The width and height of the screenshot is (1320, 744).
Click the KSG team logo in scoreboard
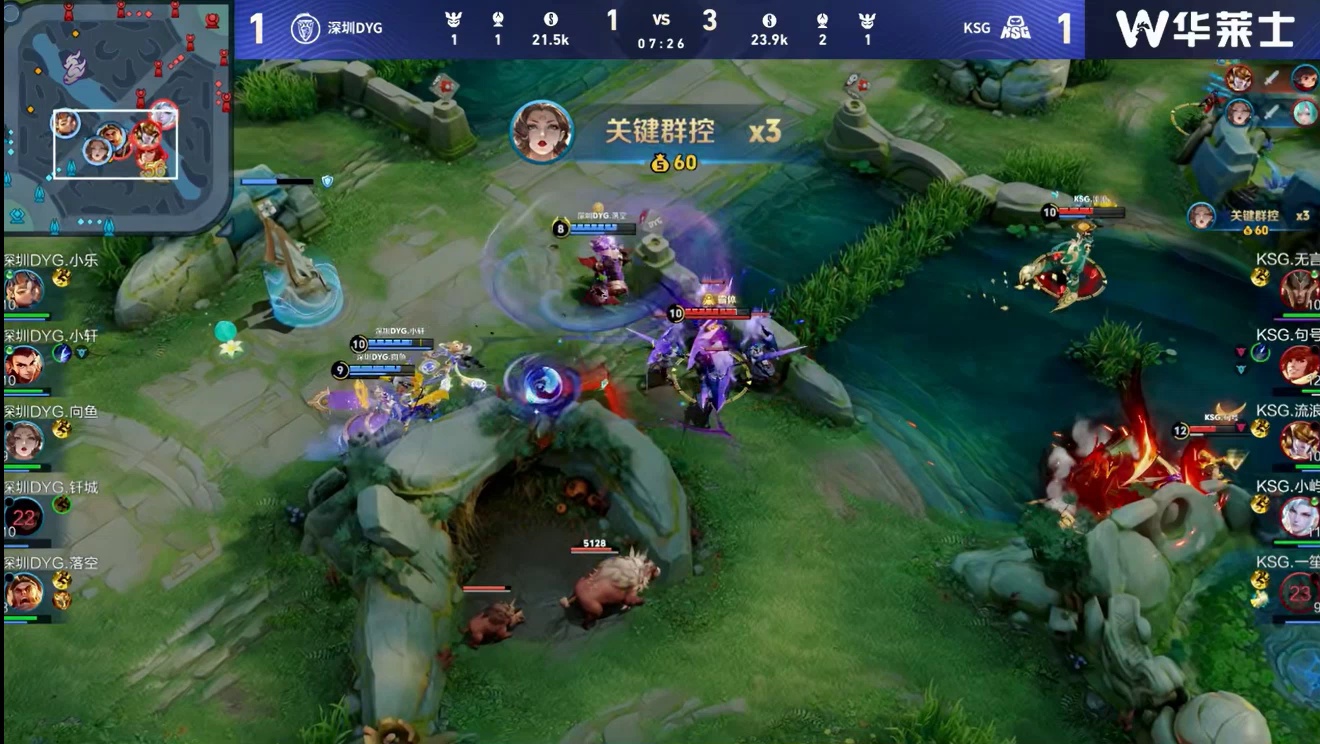tap(1015, 28)
